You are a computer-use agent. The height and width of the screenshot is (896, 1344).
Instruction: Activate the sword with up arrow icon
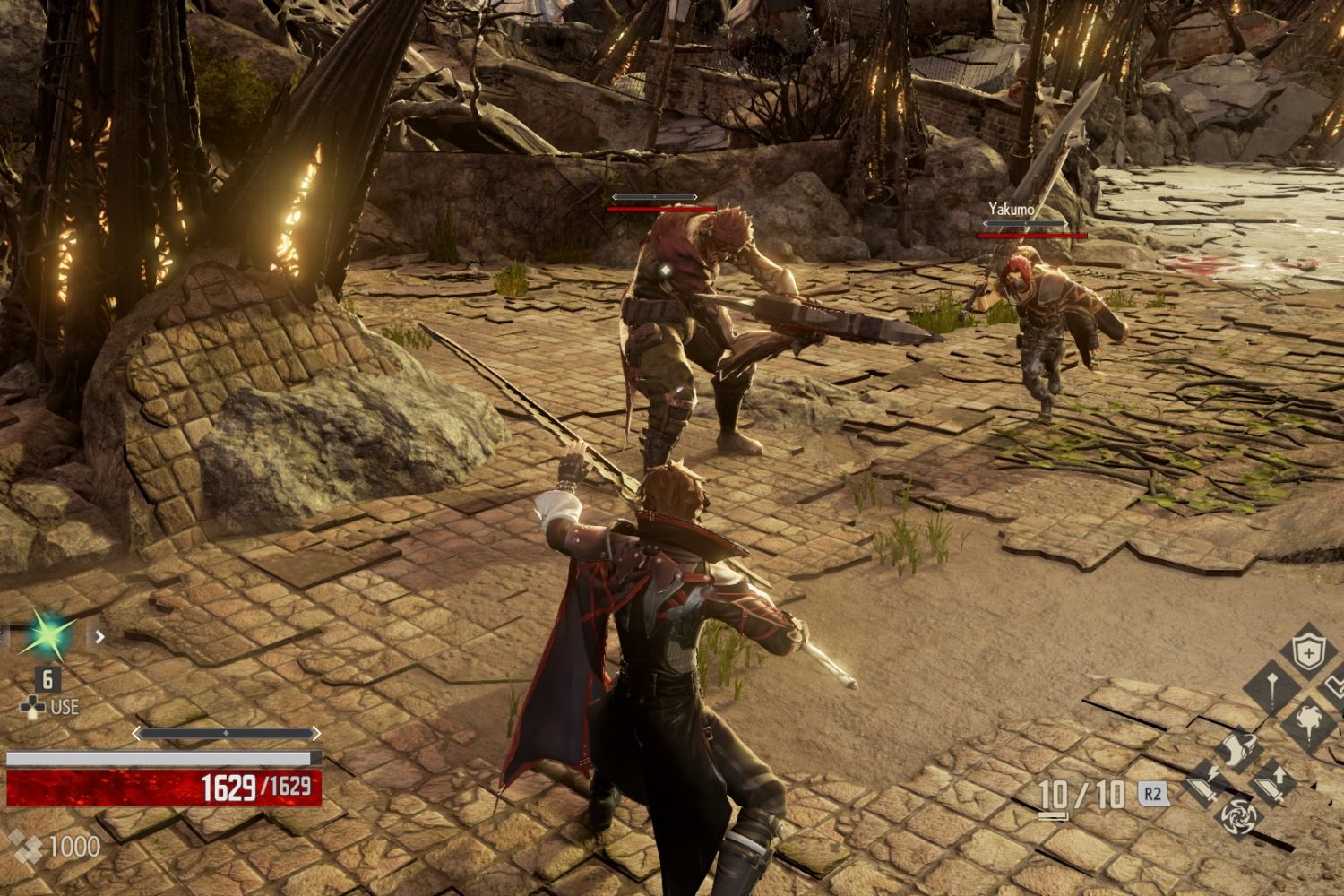[x=1273, y=783]
